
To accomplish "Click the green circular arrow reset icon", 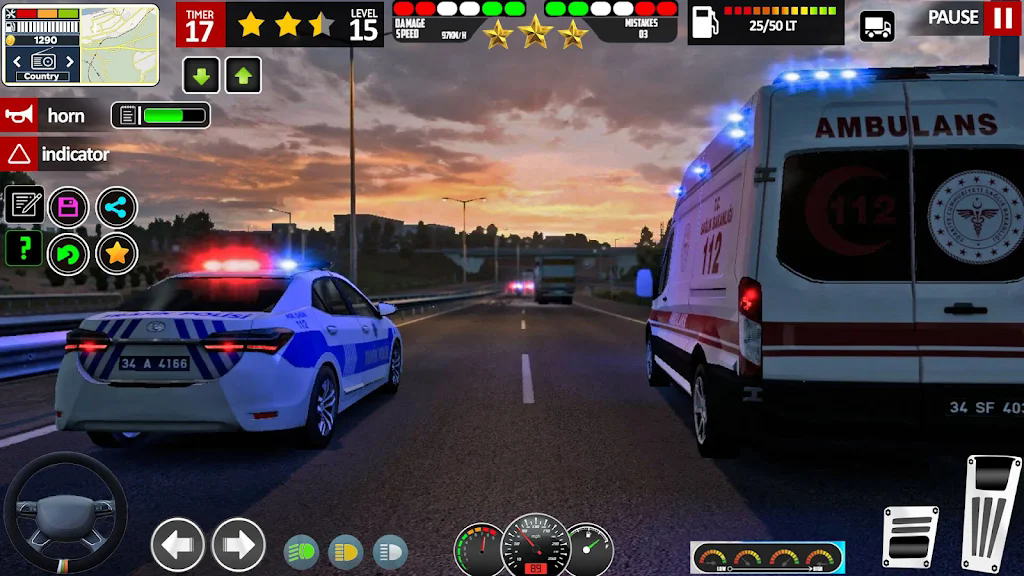I will pos(69,254).
